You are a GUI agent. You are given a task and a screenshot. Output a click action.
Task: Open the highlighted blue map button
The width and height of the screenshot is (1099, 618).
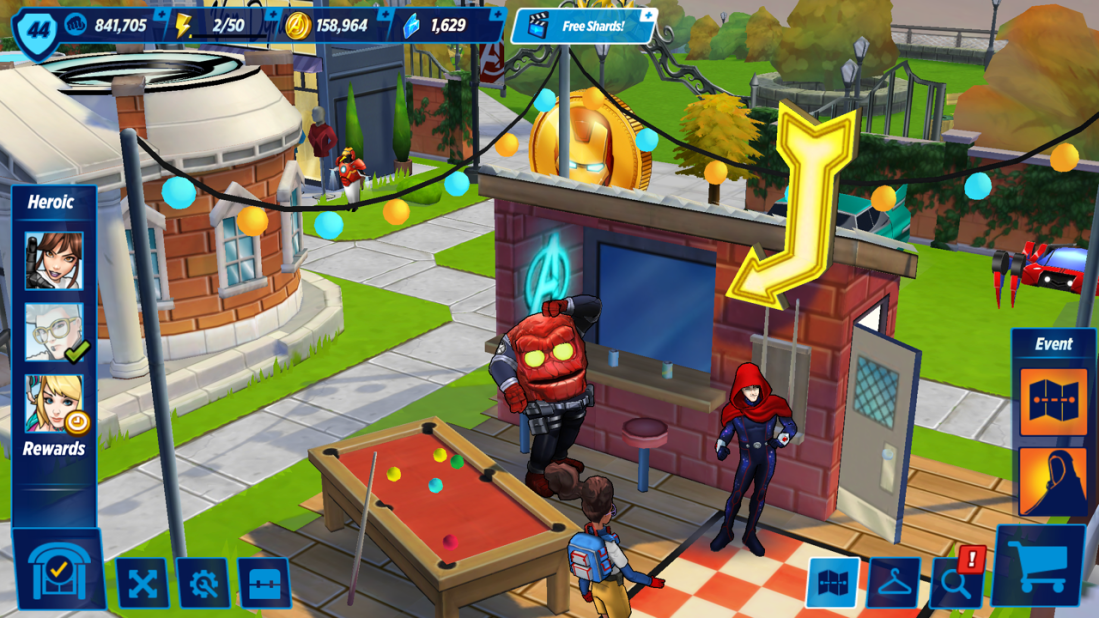pyautogui.click(x=832, y=583)
